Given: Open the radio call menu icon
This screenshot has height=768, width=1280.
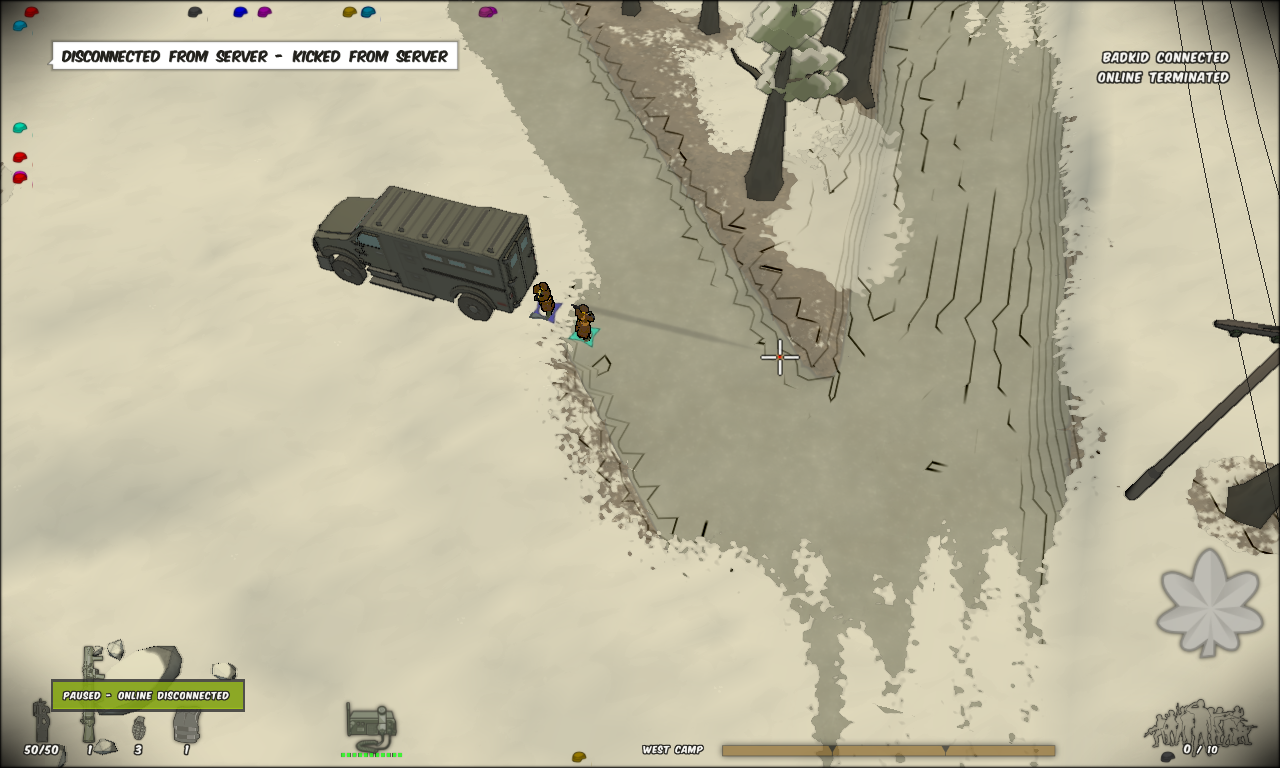Looking at the screenshot, I should point(370,727).
